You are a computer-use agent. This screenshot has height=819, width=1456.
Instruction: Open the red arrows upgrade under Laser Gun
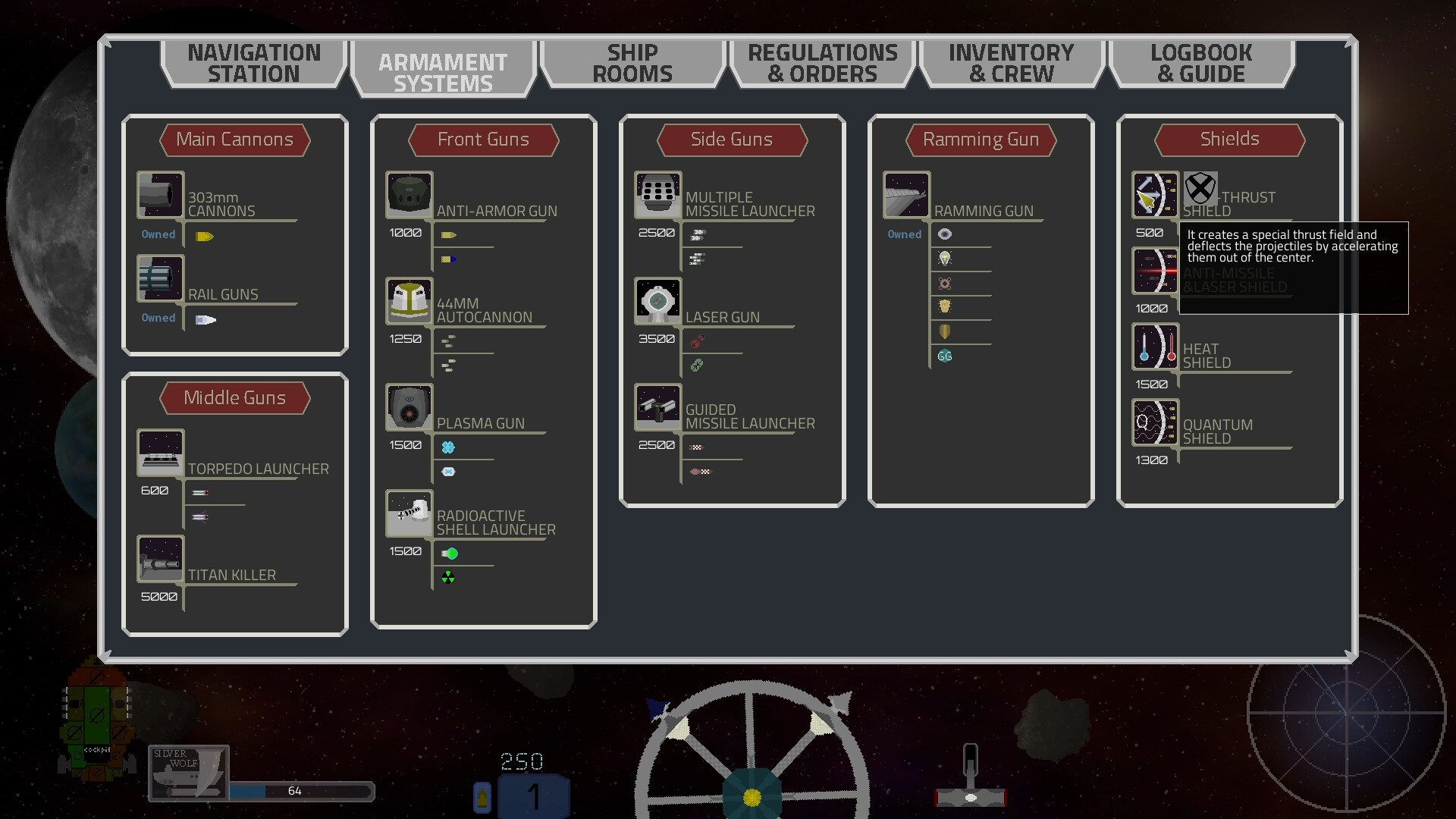[696, 340]
